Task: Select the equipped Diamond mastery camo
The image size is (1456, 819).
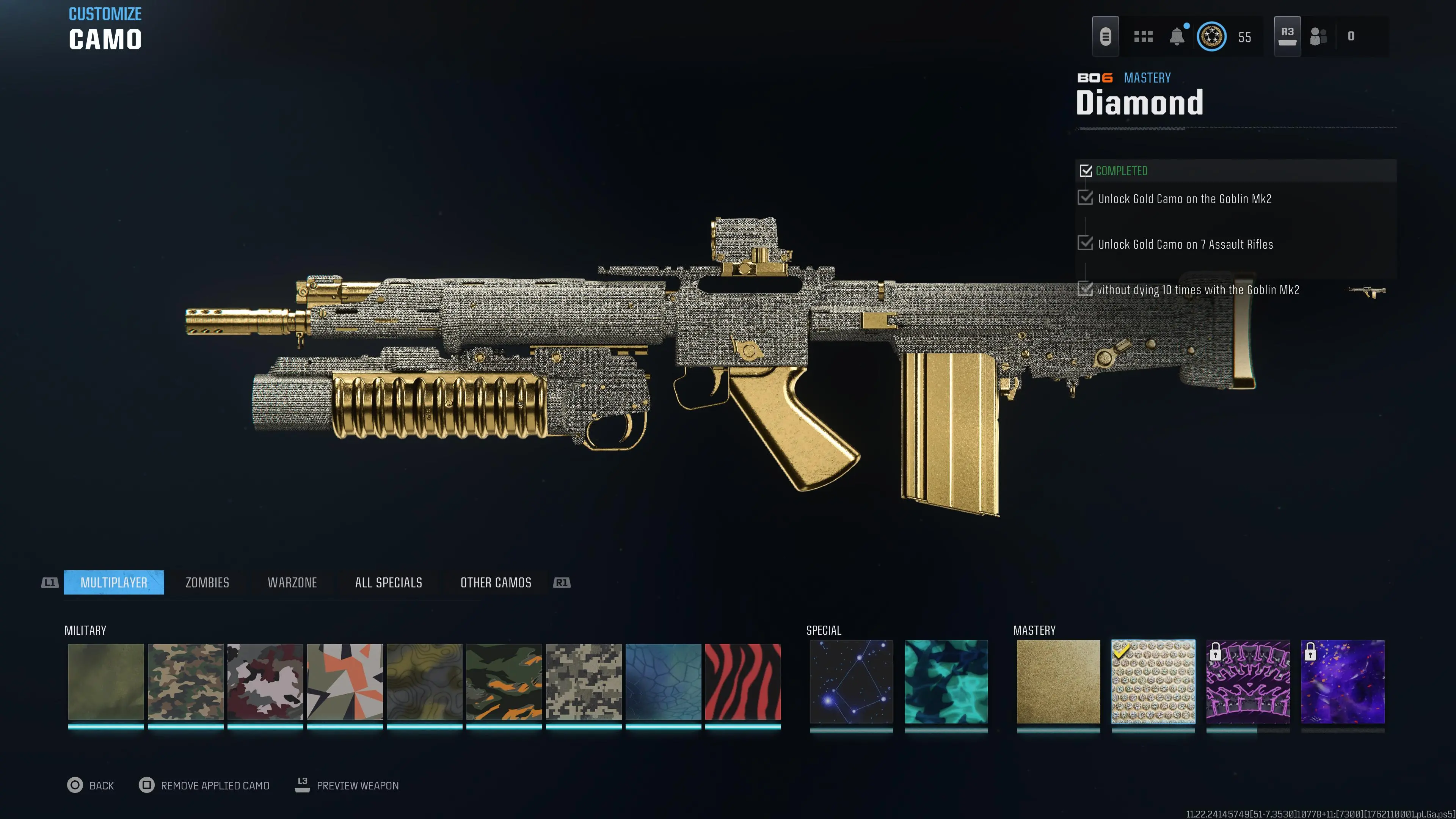Action: [x=1153, y=681]
